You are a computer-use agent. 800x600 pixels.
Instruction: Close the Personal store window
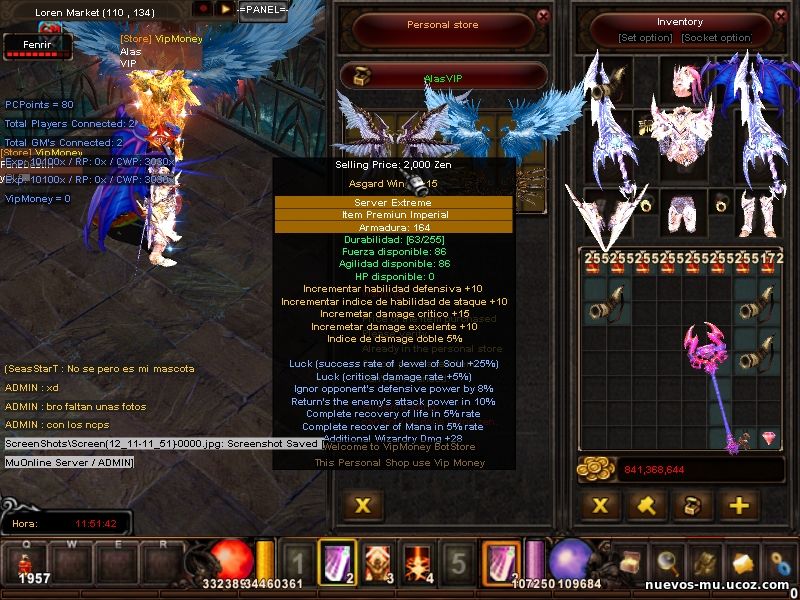pyautogui.click(x=543, y=16)
